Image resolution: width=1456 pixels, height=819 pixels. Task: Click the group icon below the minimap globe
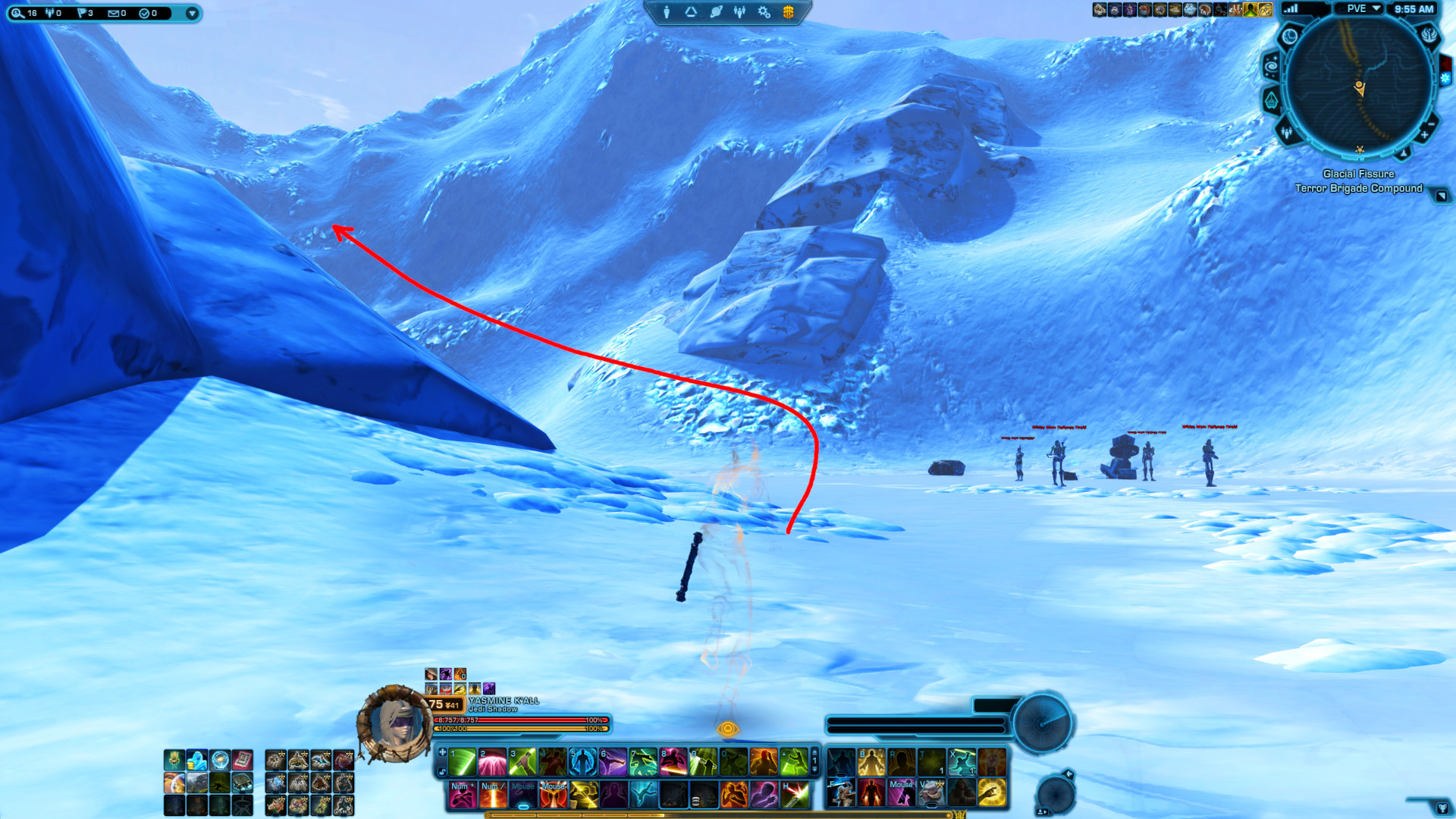pos(1288,133)
